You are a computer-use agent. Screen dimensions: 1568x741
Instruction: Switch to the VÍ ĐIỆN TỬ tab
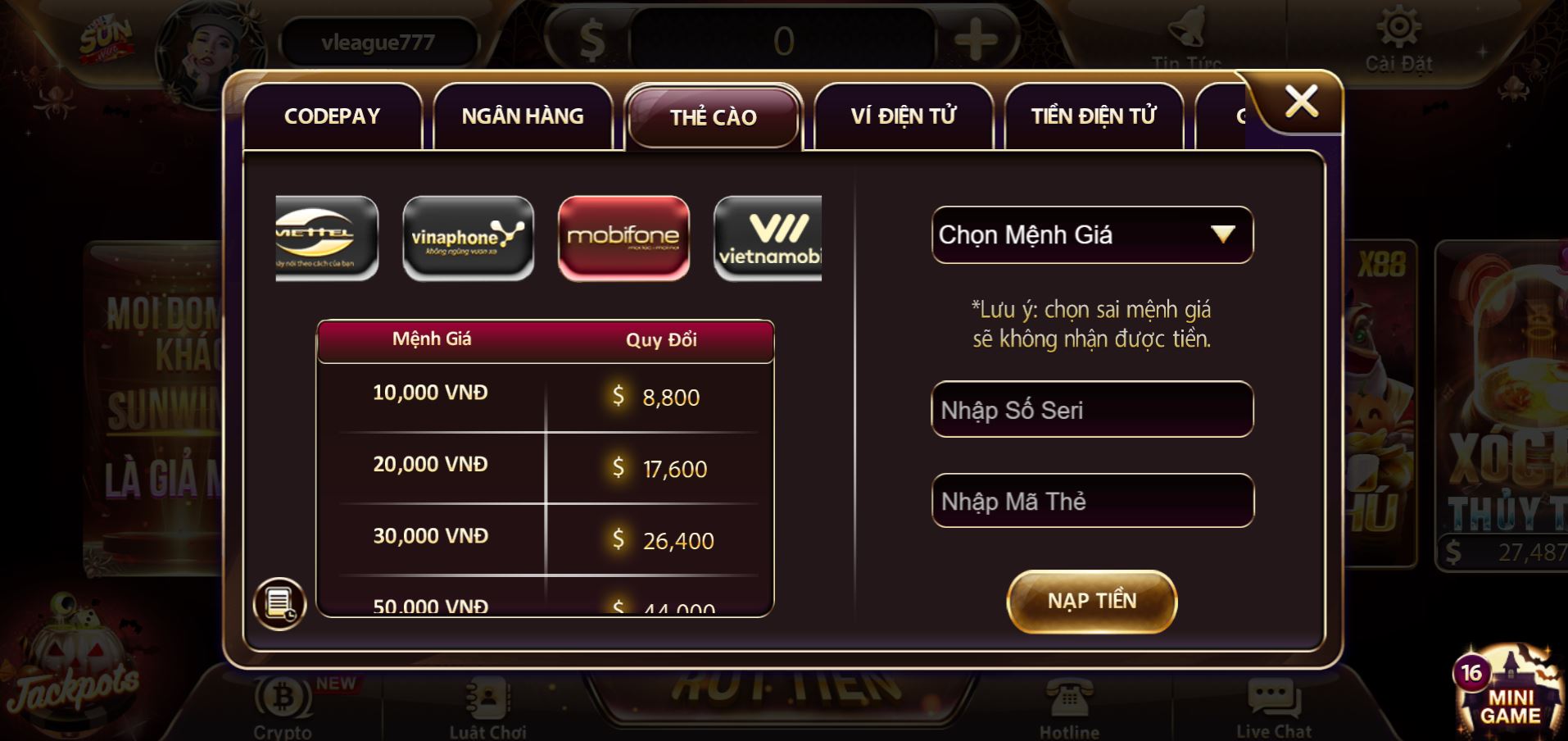pos(903,116)
